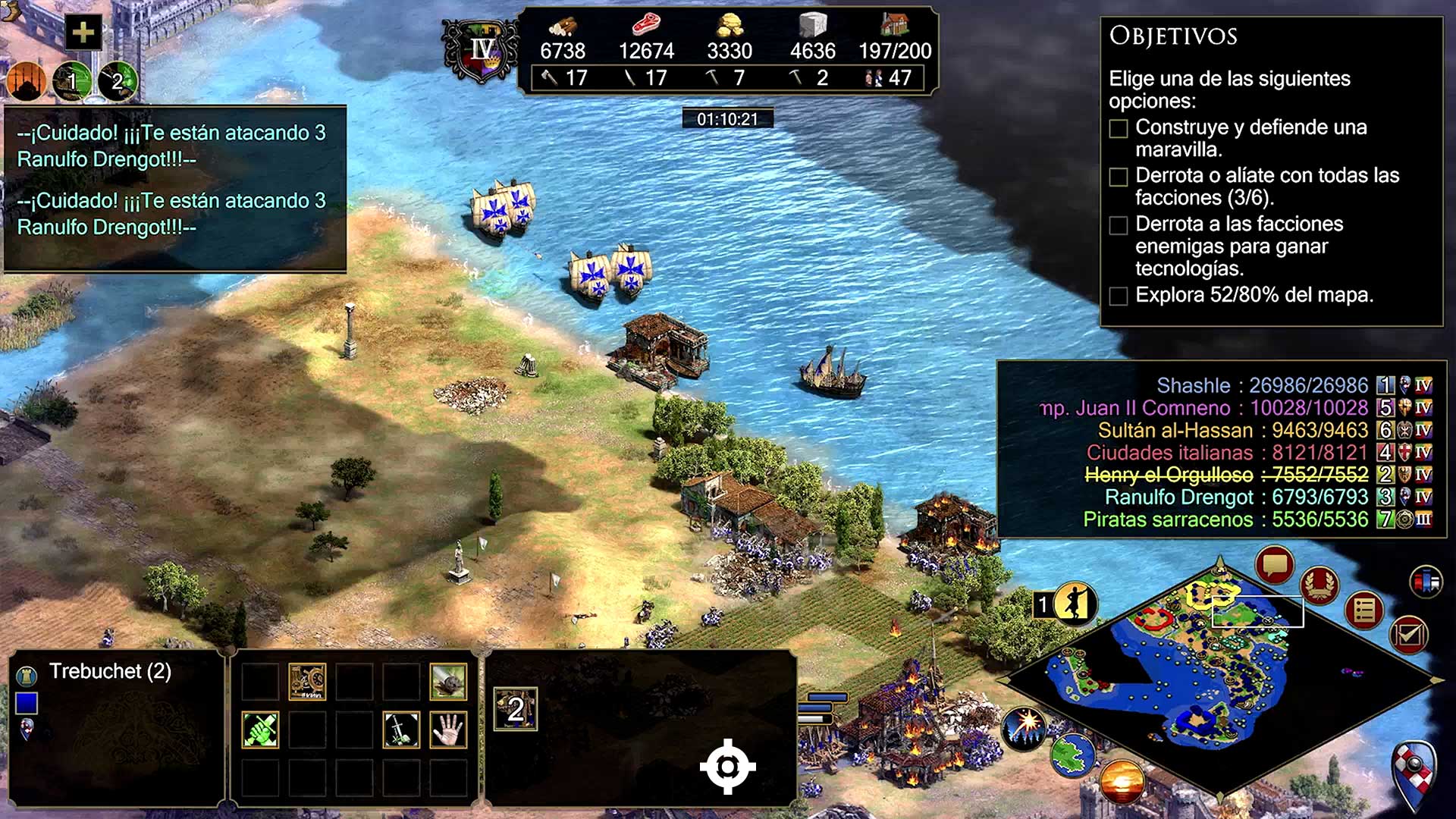This screenshot has width=1456, height=819.
Task: Activate the sword-in-ground stand ground stance
Action: click(x=401, y=730)
